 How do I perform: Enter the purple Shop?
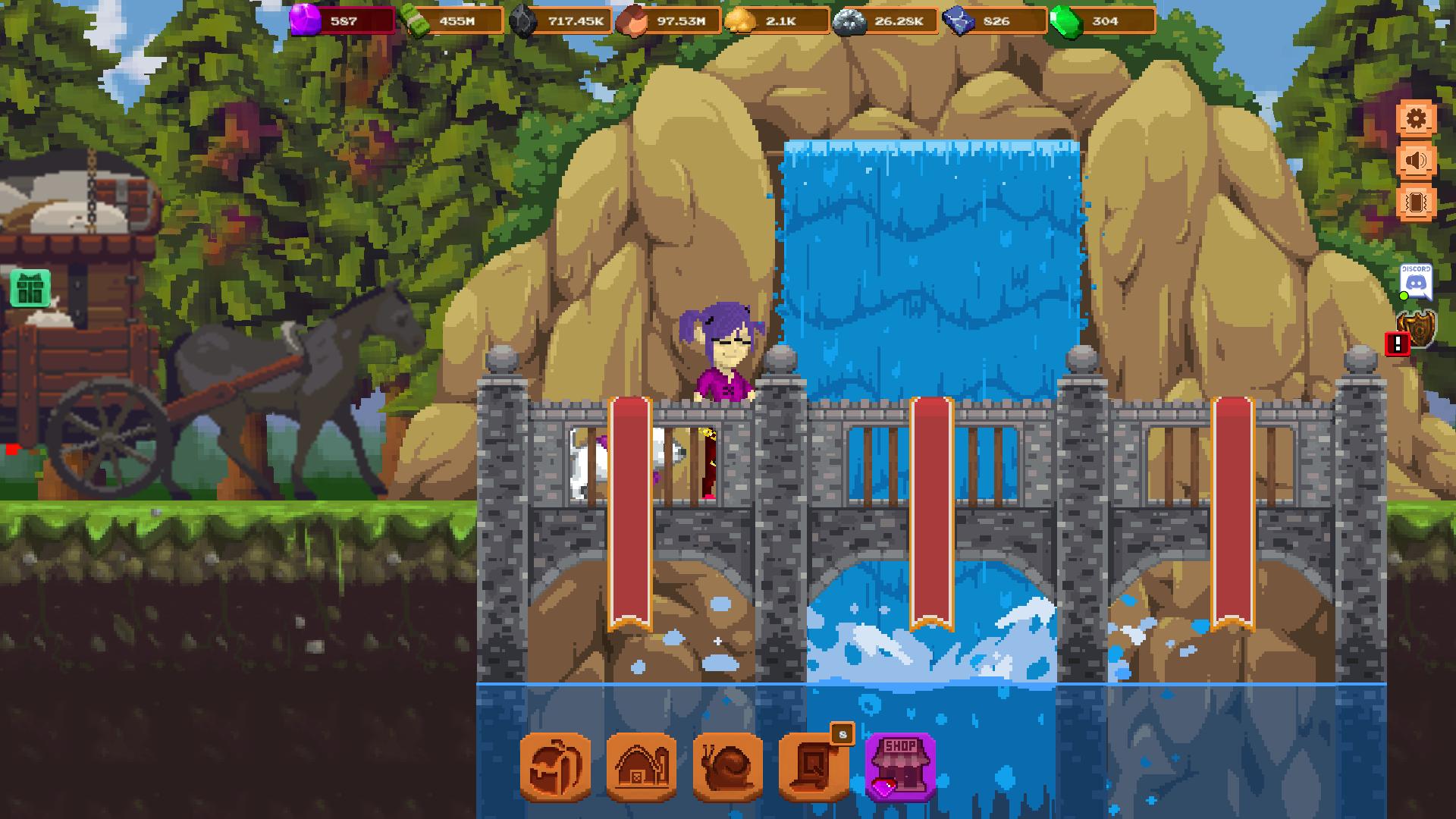[x=901, y=767]
